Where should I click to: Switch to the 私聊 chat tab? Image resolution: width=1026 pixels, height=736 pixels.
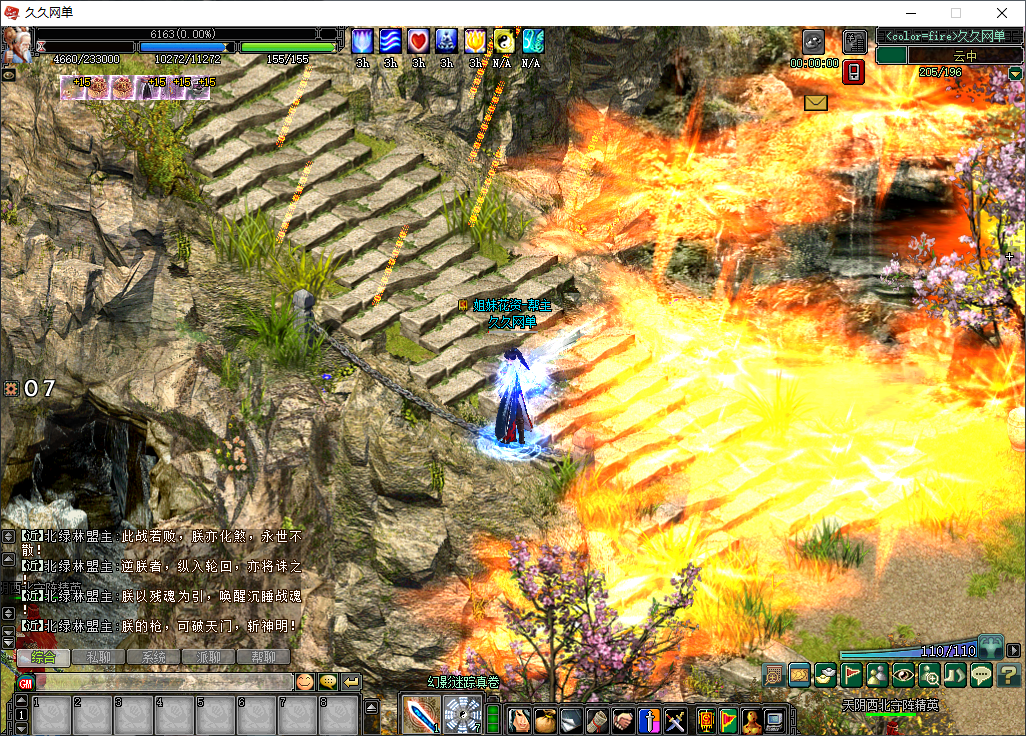click(x=99, y=657)
